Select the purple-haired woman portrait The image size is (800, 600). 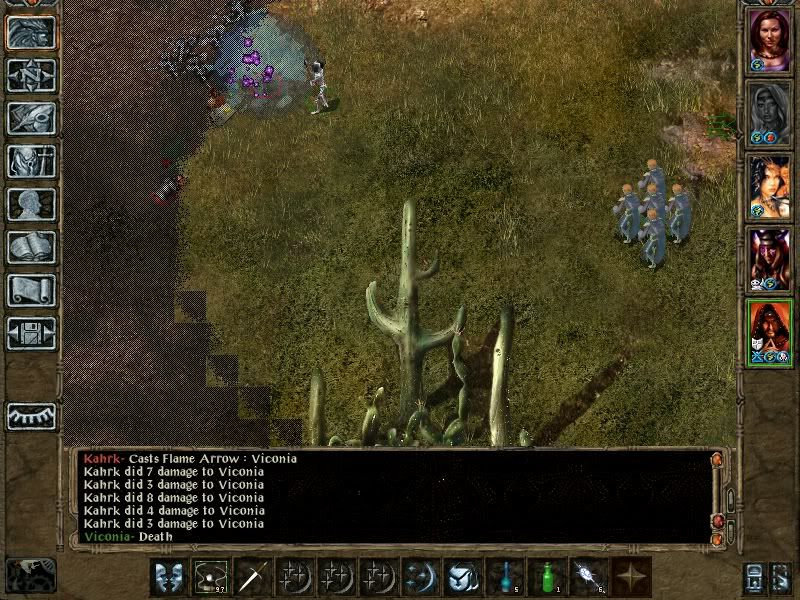pyautogui.click(x=770, y=40)
